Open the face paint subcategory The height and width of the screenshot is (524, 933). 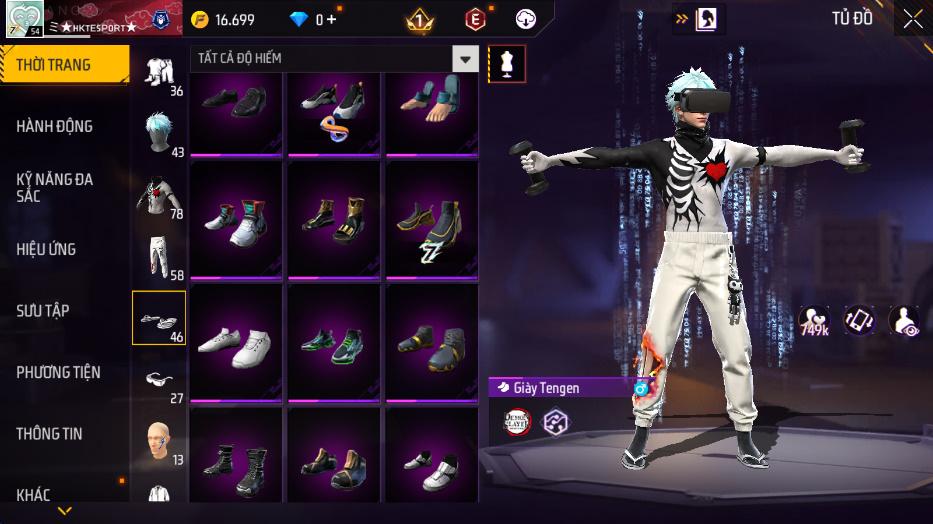(x=159, y=440)
